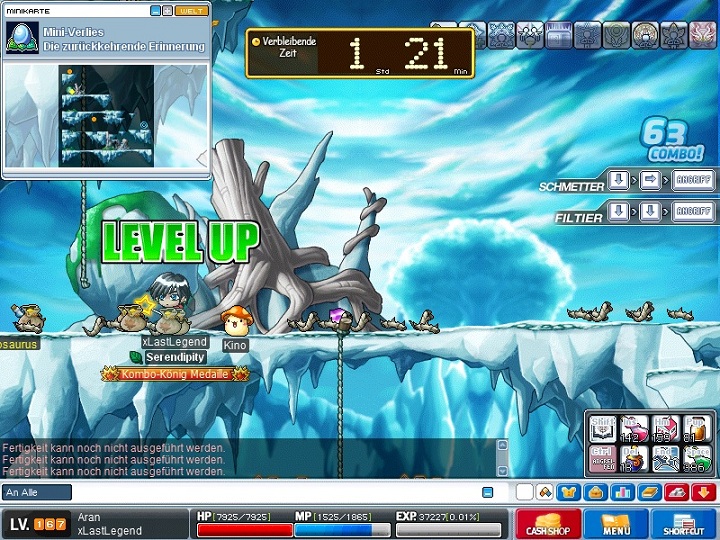This screenshot has height=540, width=720.
Task: Open the Short-Cut panel
Action: click(x=683, y=524)
